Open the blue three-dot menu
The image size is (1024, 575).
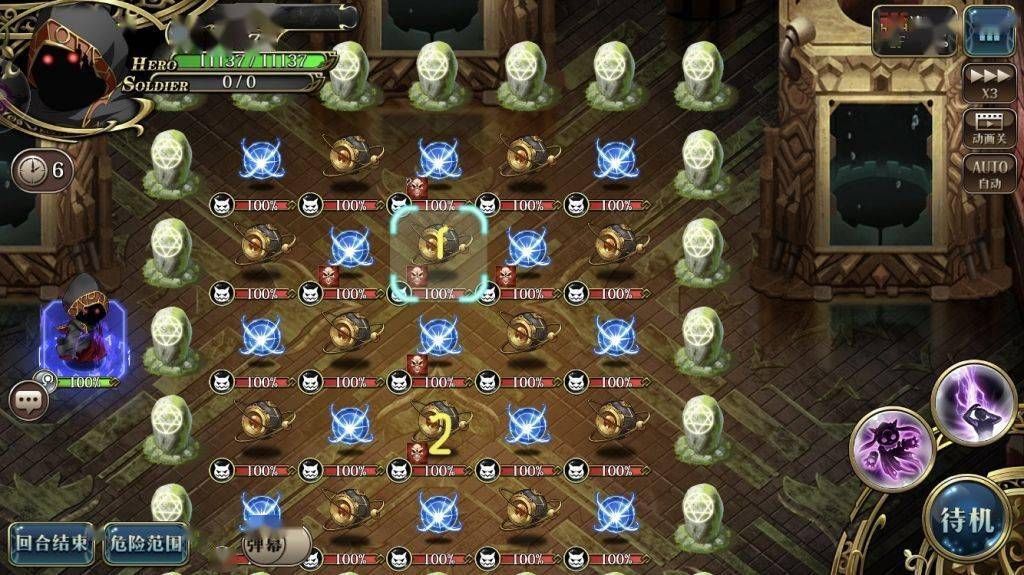pos(989,32)
